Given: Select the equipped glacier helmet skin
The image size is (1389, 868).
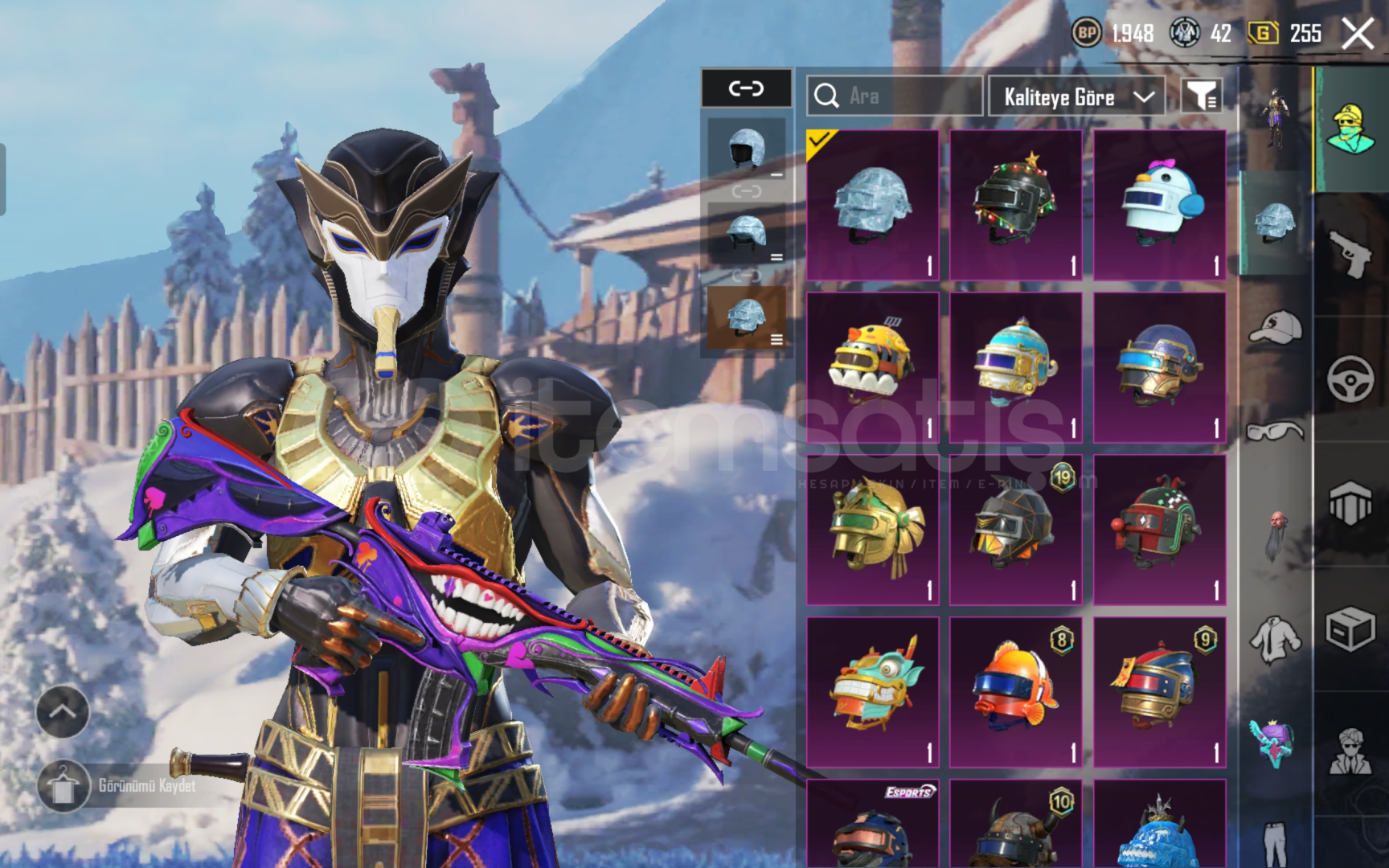Looking at the screenshot, I should click(872, 205).
